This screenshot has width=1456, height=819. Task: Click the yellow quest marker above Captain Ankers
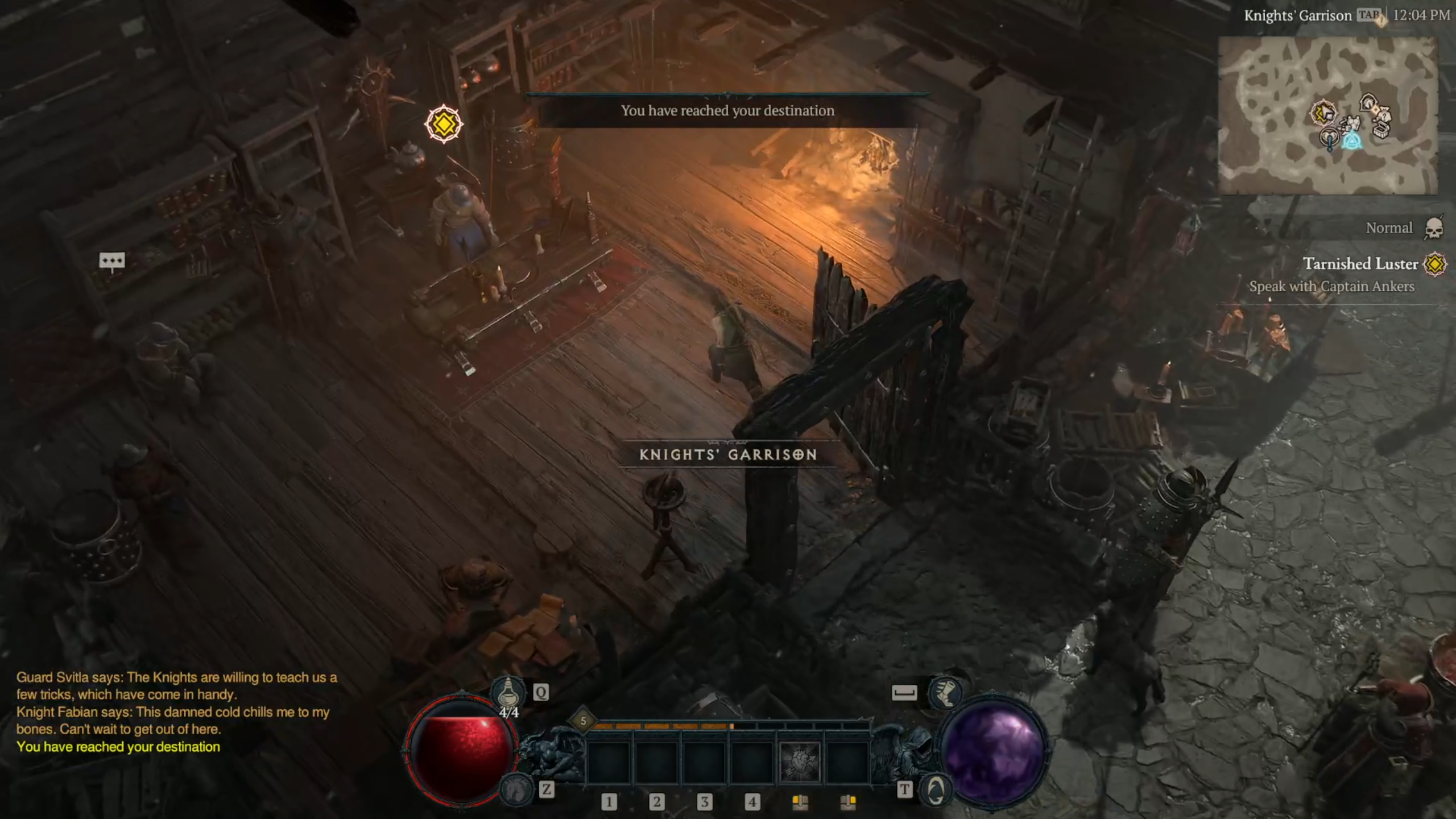444,123
